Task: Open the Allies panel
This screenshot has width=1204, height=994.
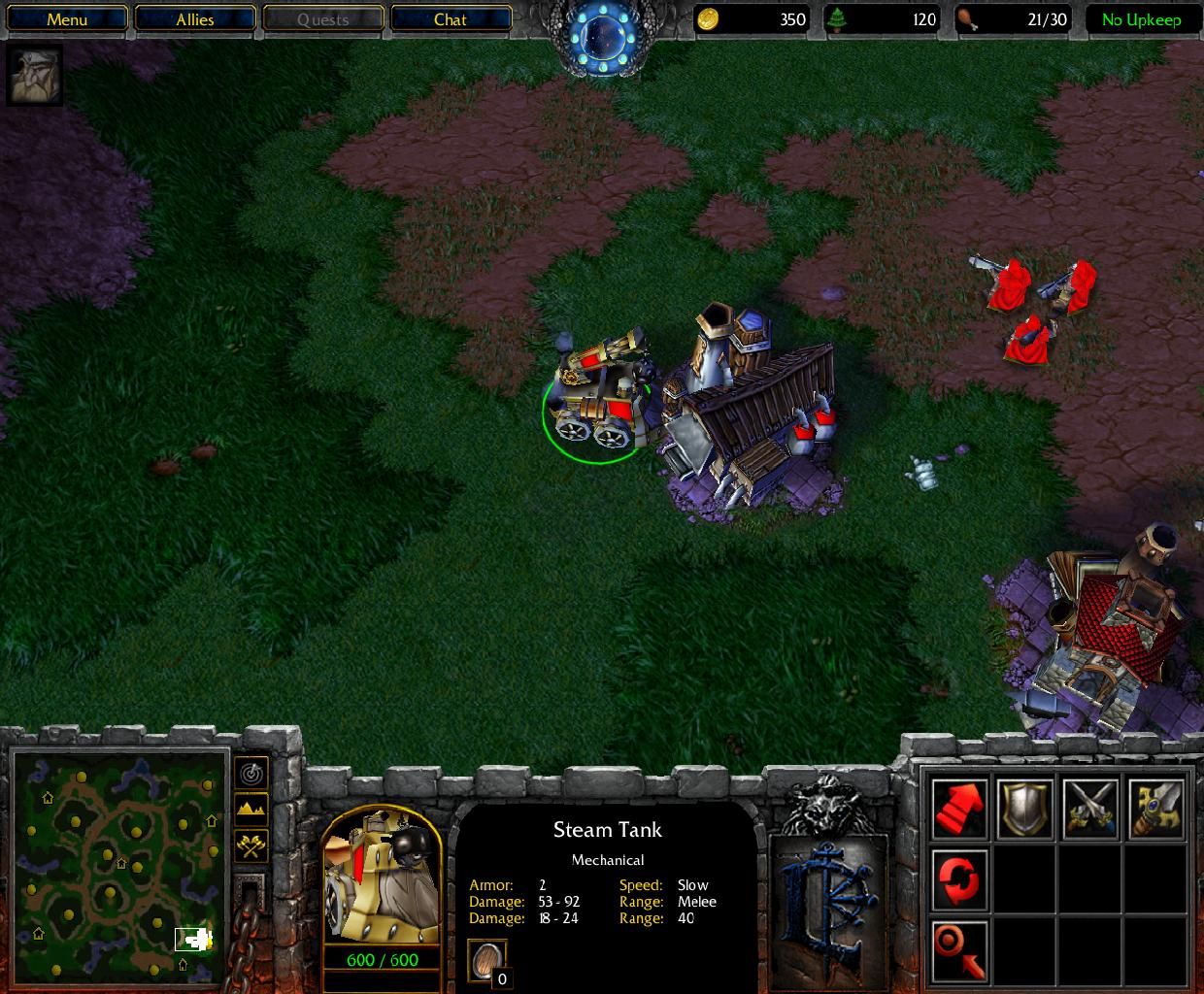Action: 195,19
